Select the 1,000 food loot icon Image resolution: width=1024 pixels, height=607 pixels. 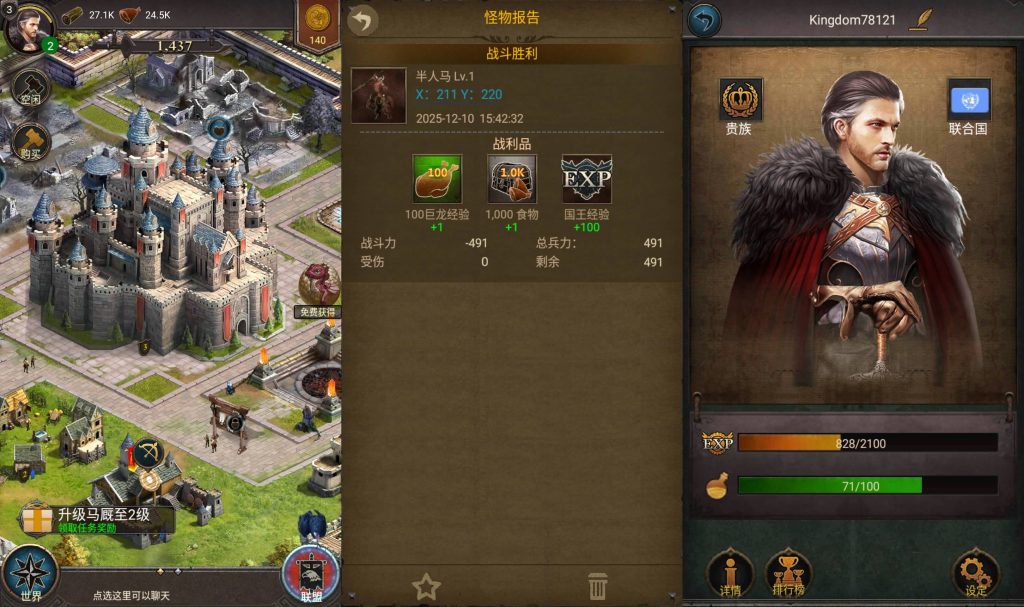[x=512, y=180]
